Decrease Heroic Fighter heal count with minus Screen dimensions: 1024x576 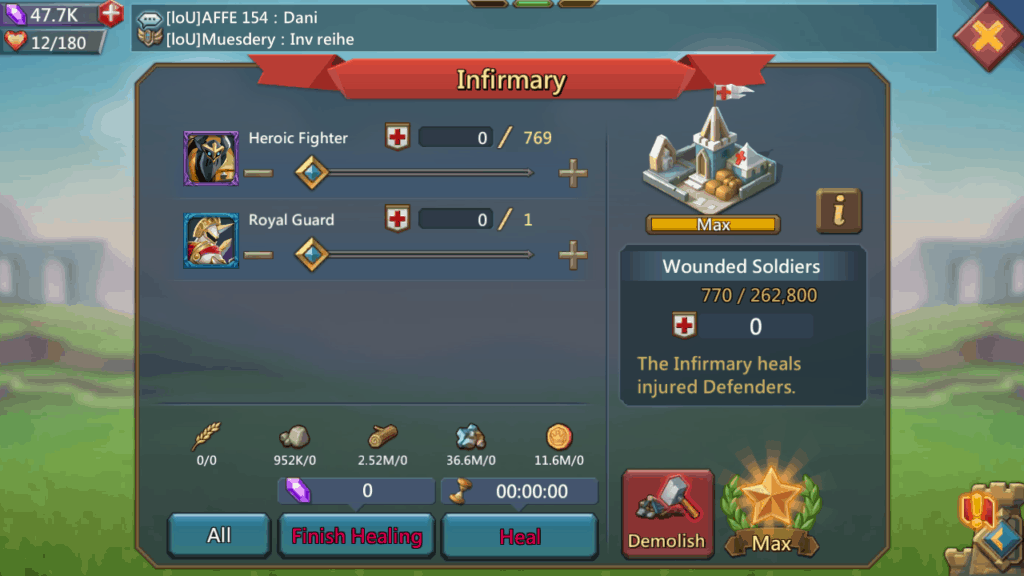point(258,173)
